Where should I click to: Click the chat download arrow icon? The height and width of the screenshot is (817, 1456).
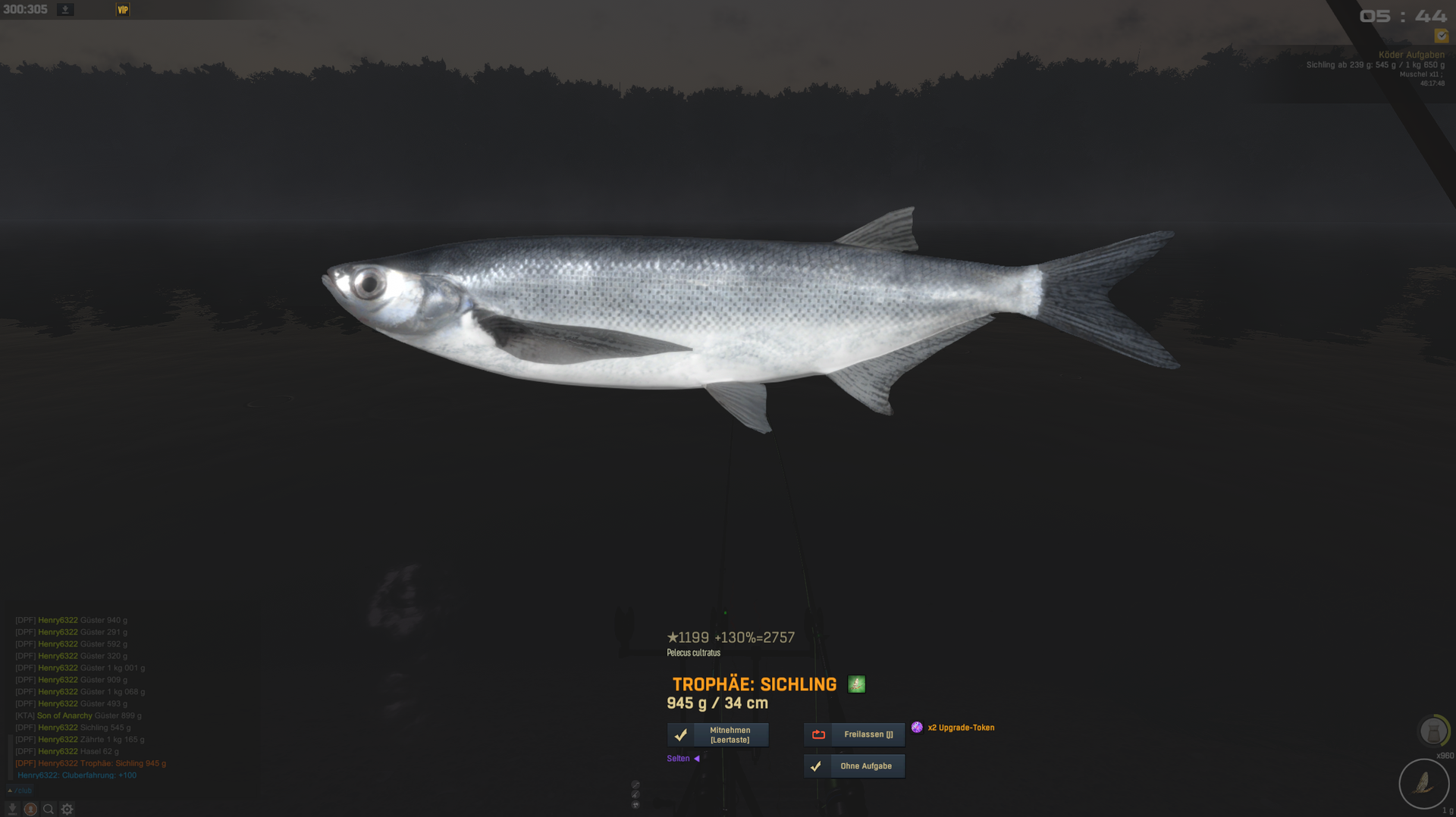click(x=12, y=809)
